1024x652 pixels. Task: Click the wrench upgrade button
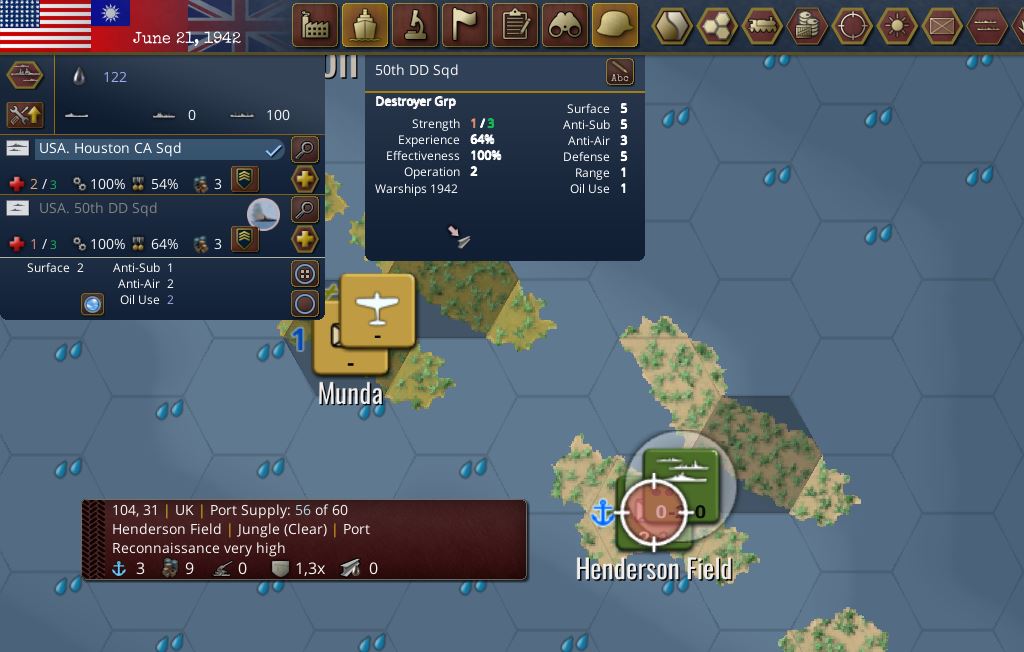[25, 115]
